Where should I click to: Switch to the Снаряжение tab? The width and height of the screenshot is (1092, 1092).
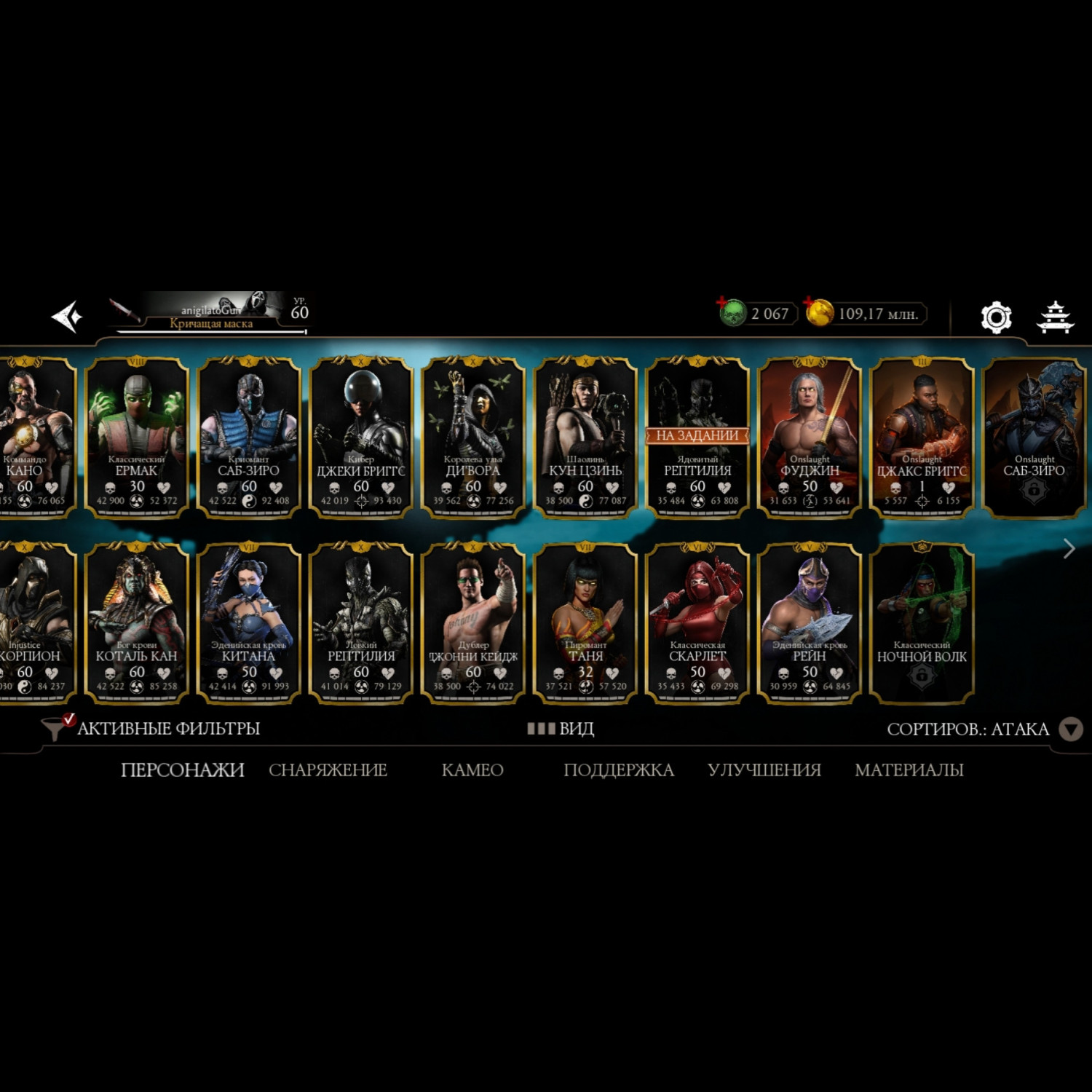tap(328, 769)
